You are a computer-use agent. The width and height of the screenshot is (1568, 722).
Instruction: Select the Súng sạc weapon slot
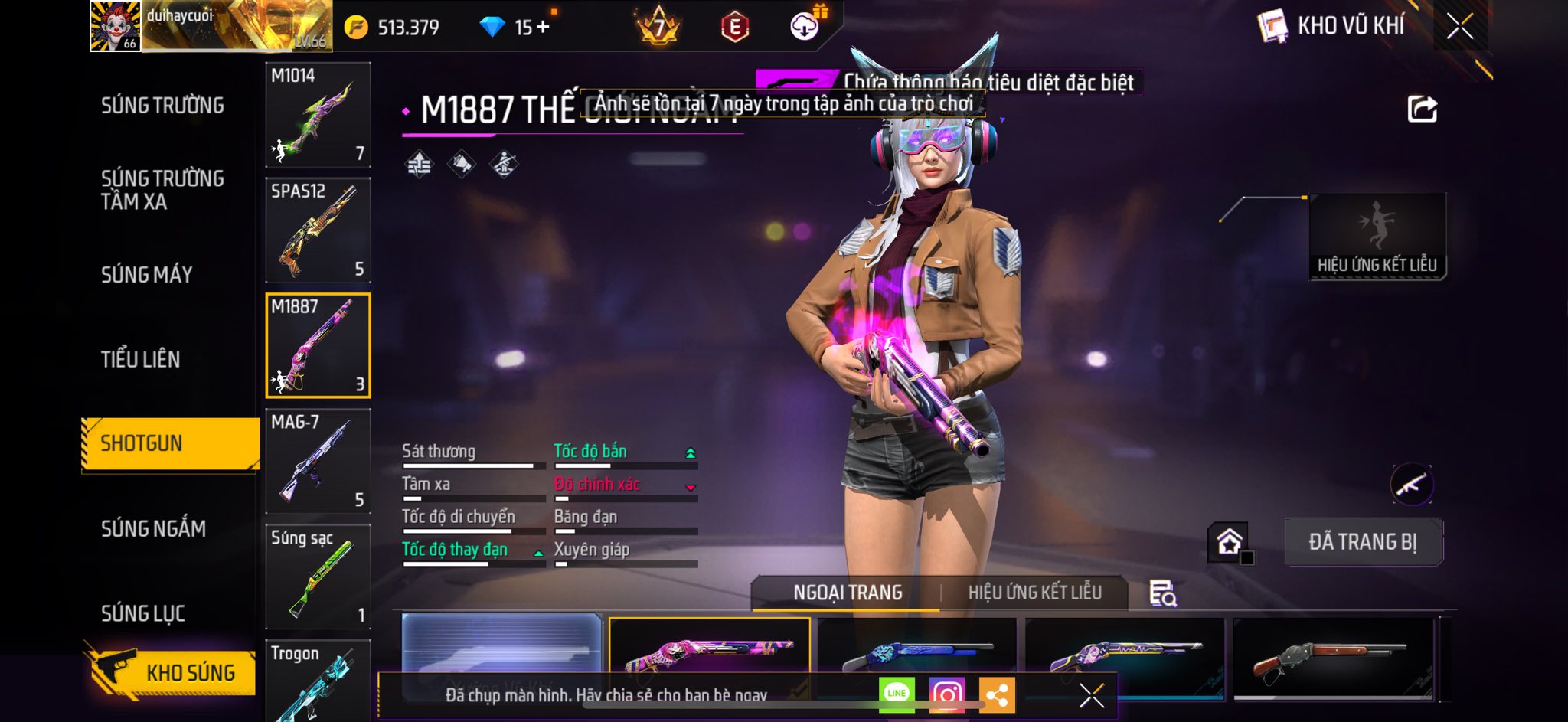point(318,577)
